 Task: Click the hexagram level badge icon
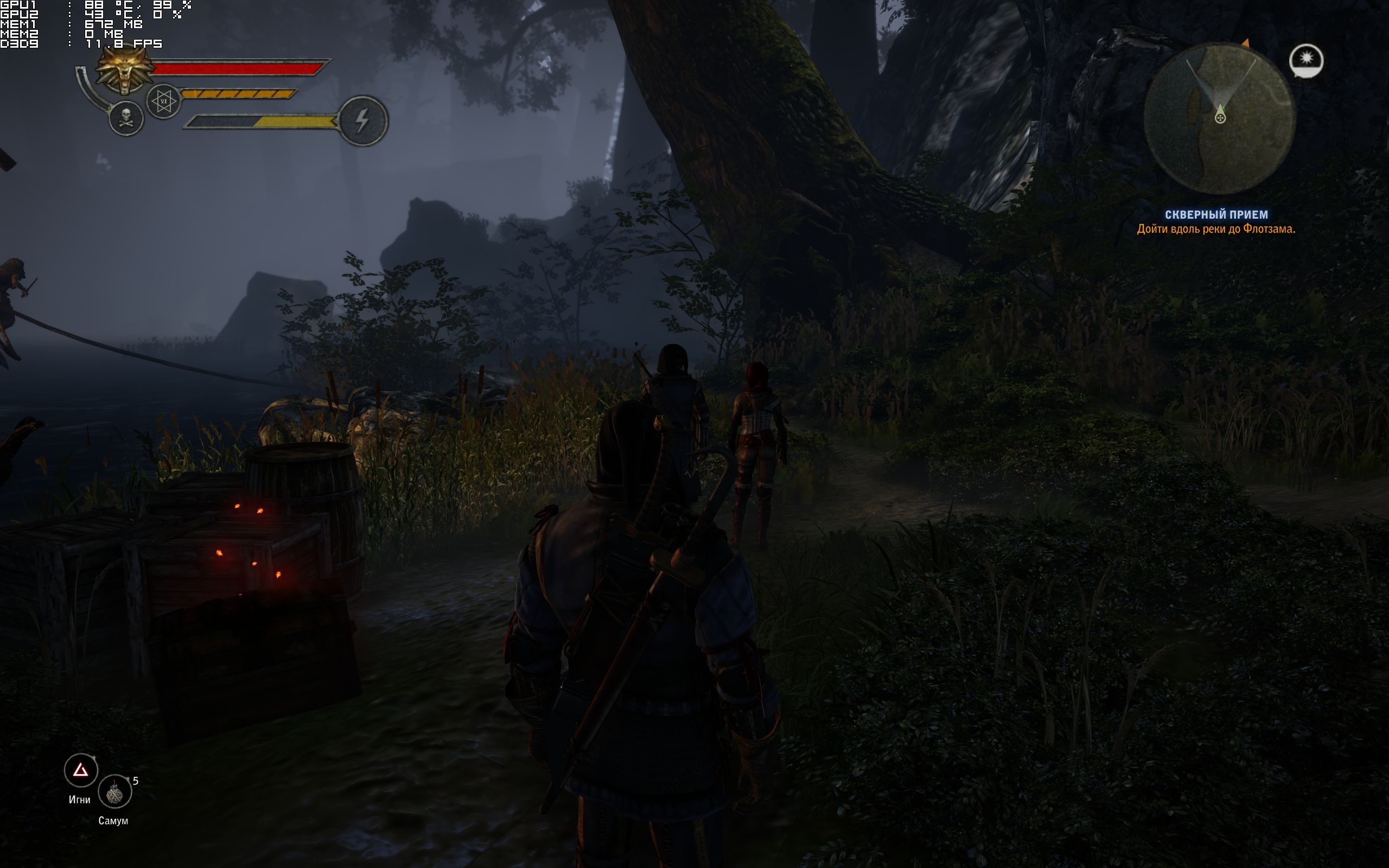tap(163, 101)
